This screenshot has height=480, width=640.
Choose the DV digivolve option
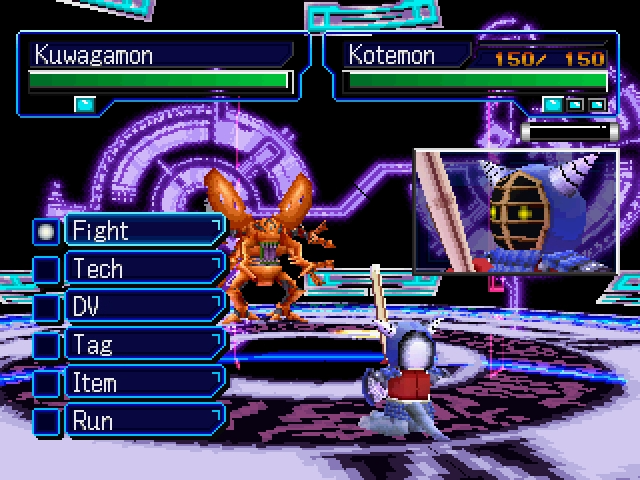pos(143,307)
